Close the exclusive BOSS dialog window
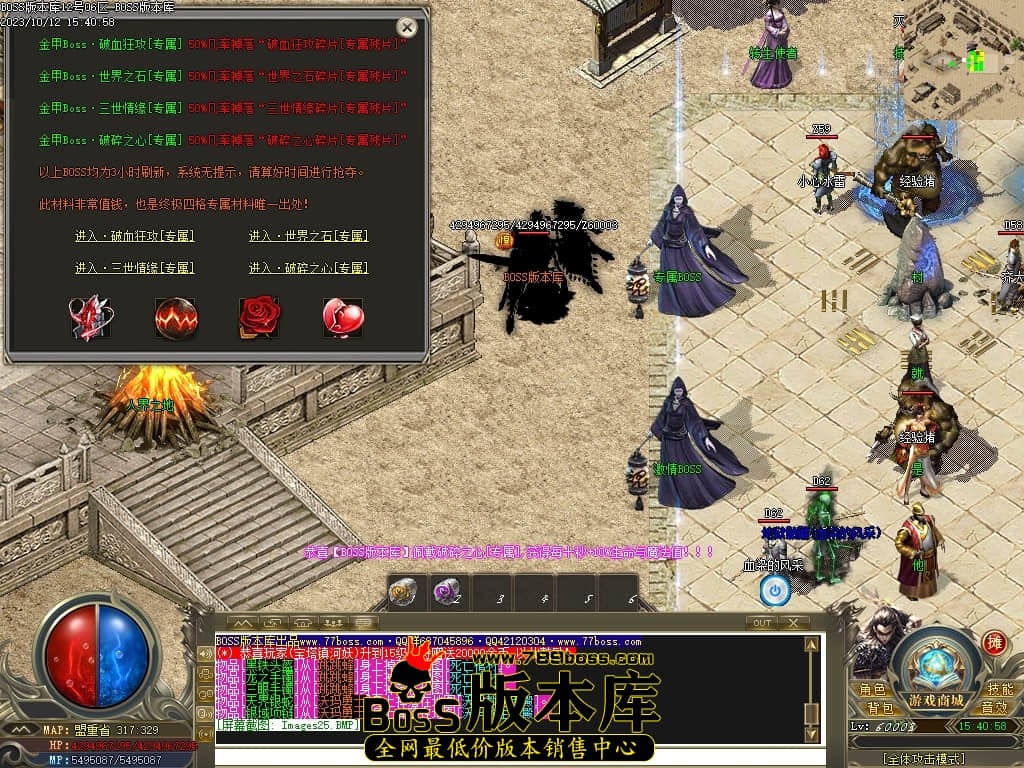 click(x=407, y=27)
